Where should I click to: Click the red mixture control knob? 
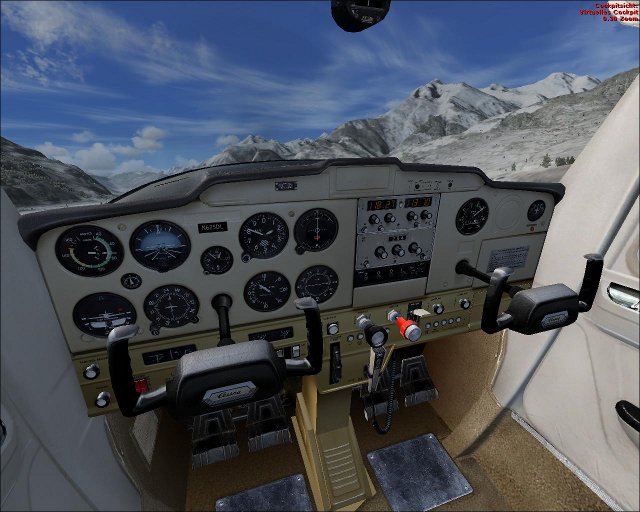pos(409,329)
